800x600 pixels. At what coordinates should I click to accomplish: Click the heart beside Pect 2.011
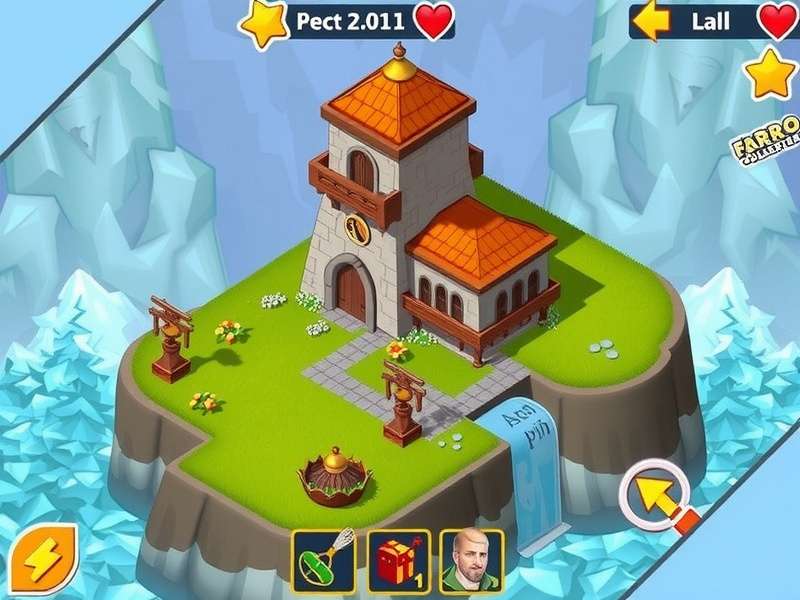tap(433, 21)
